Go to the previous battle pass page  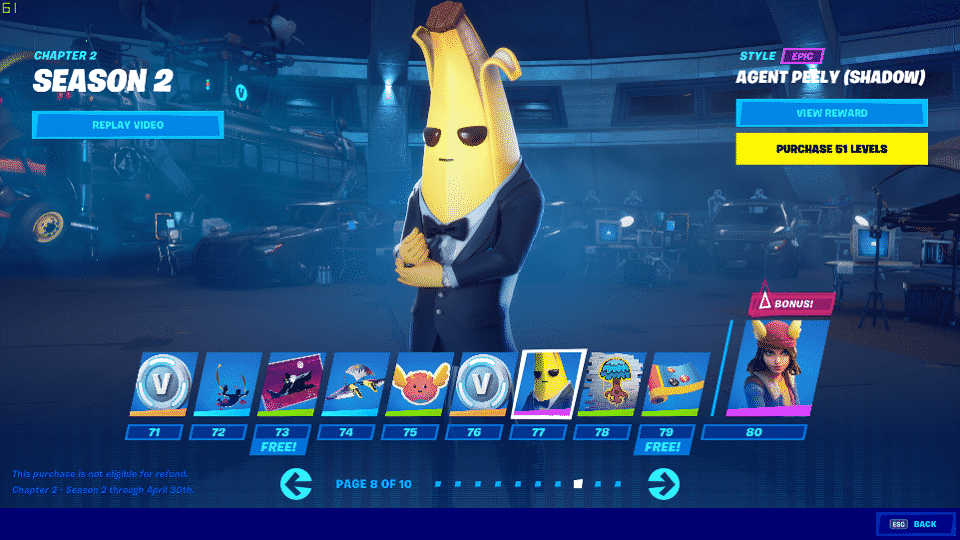(x=296, y=484)
